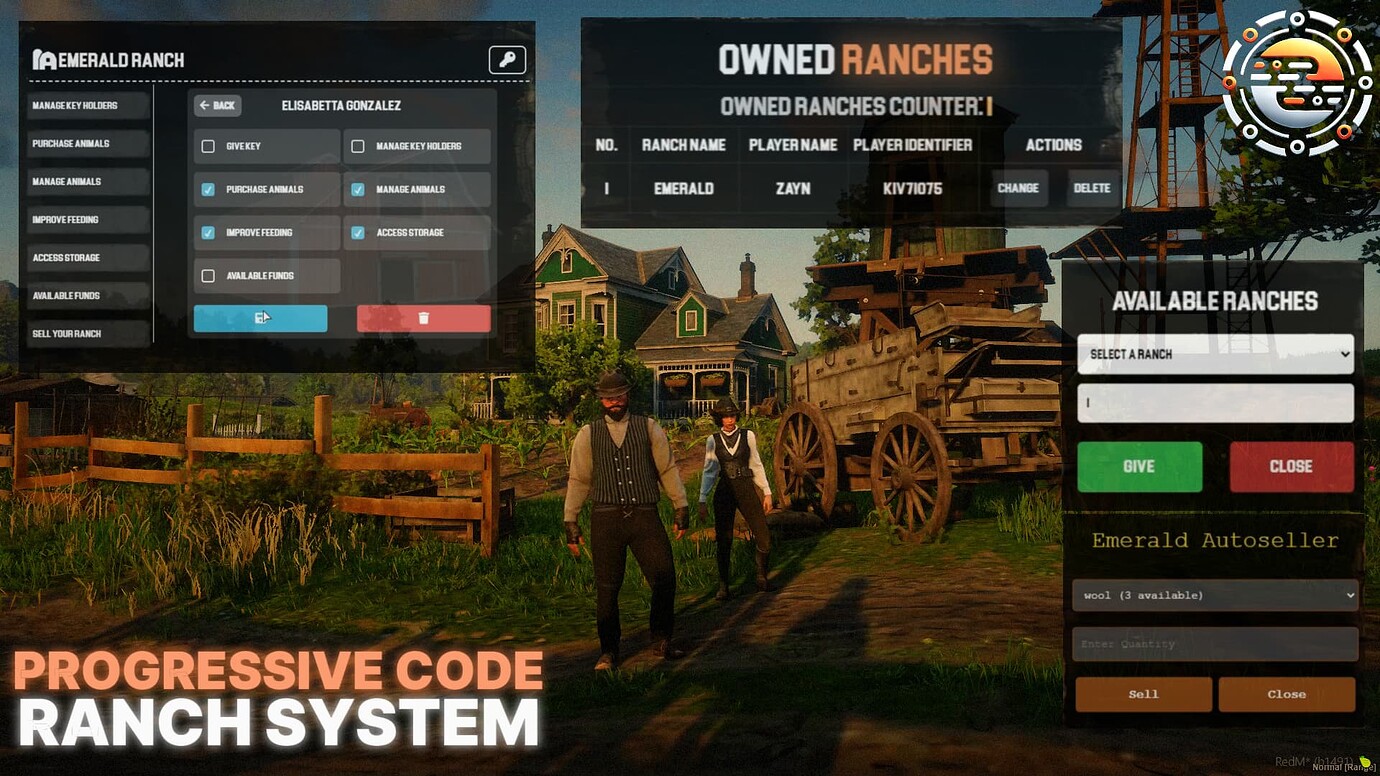Save changes using the blue save icon button
The height and width of the screenshot is (776, 1380).
260,317
